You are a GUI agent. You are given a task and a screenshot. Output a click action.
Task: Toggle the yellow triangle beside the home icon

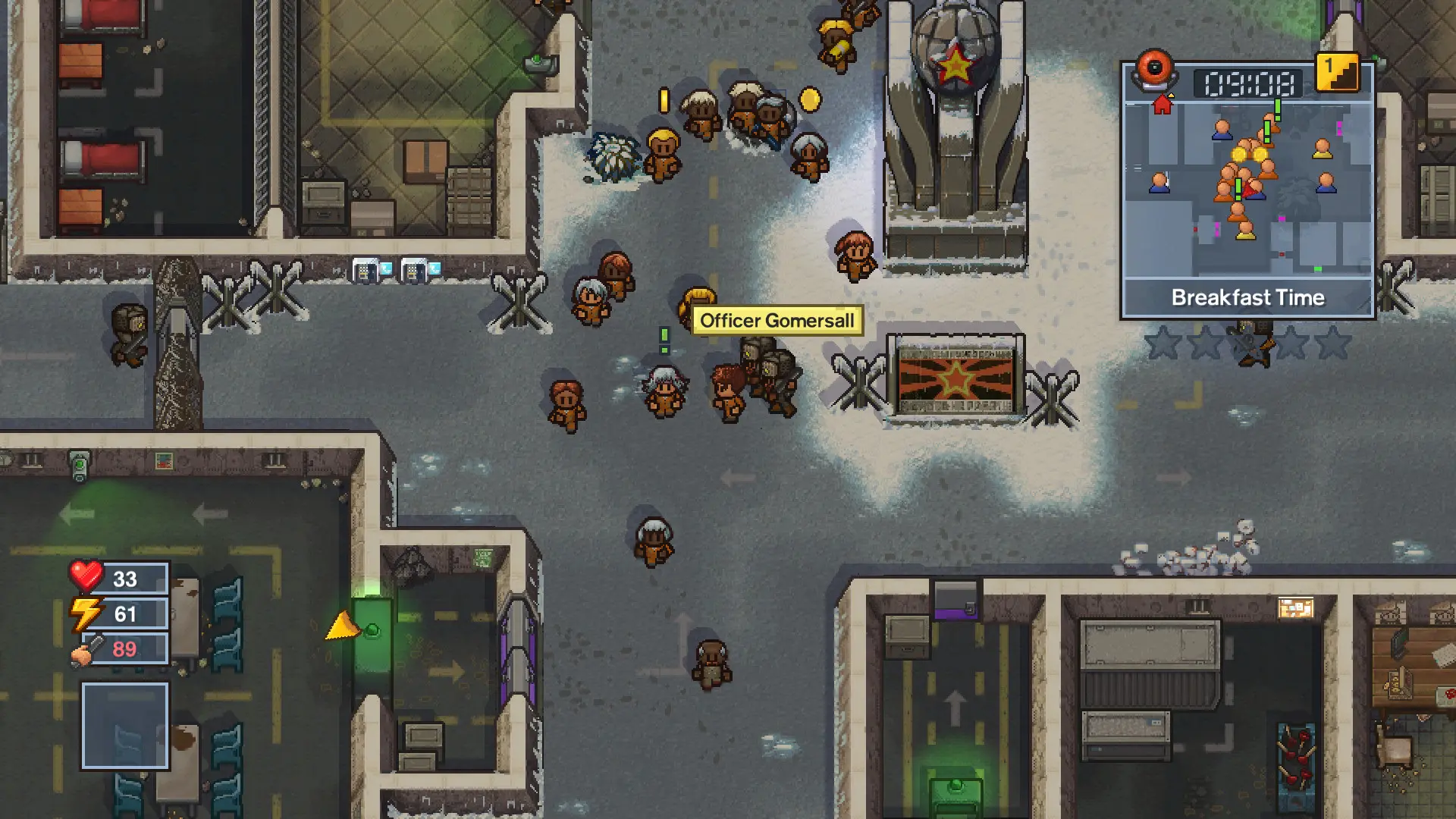[x=1171, y=94]
